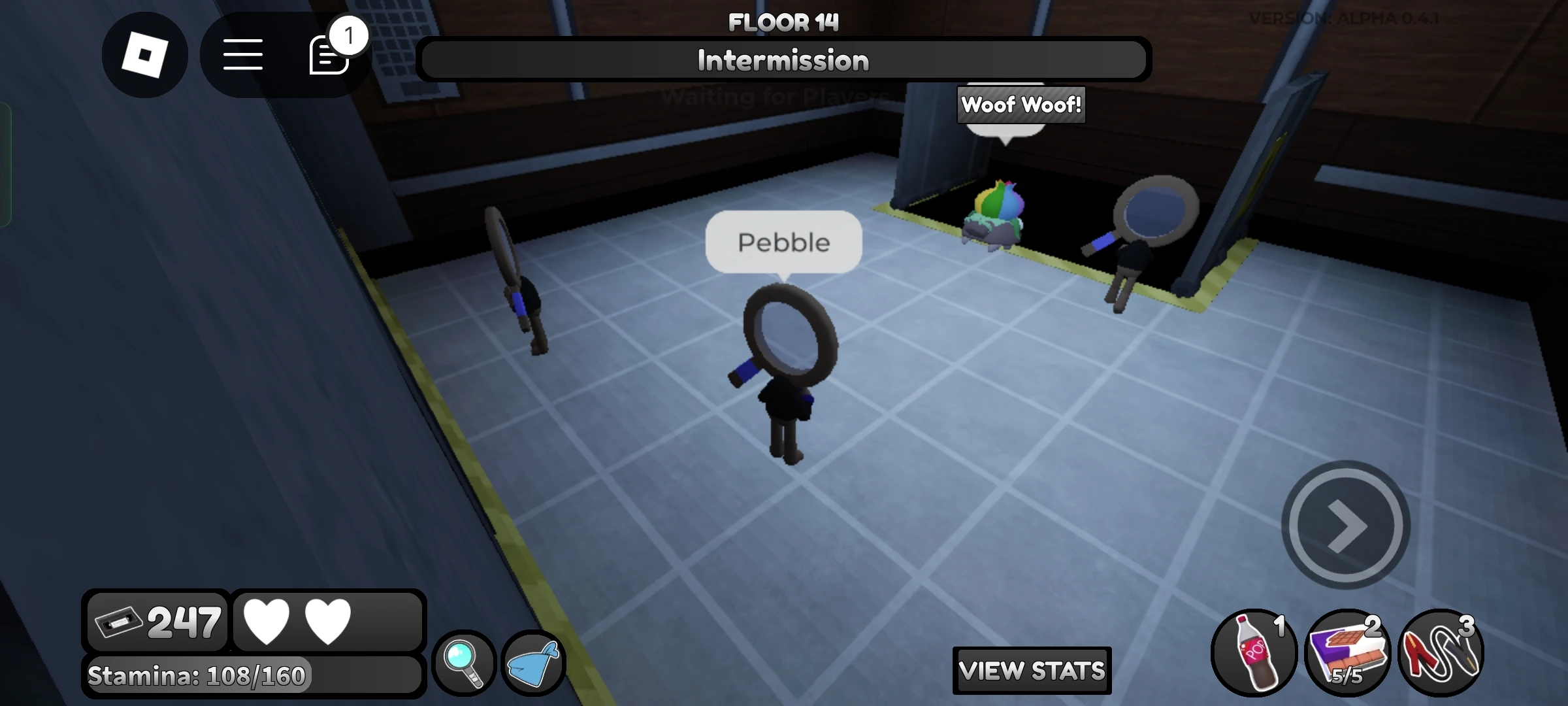Viewport: 1568px width, 706px height.
Task: Toggle the Woof Woof chat bubble
Action: (1020, 105)
